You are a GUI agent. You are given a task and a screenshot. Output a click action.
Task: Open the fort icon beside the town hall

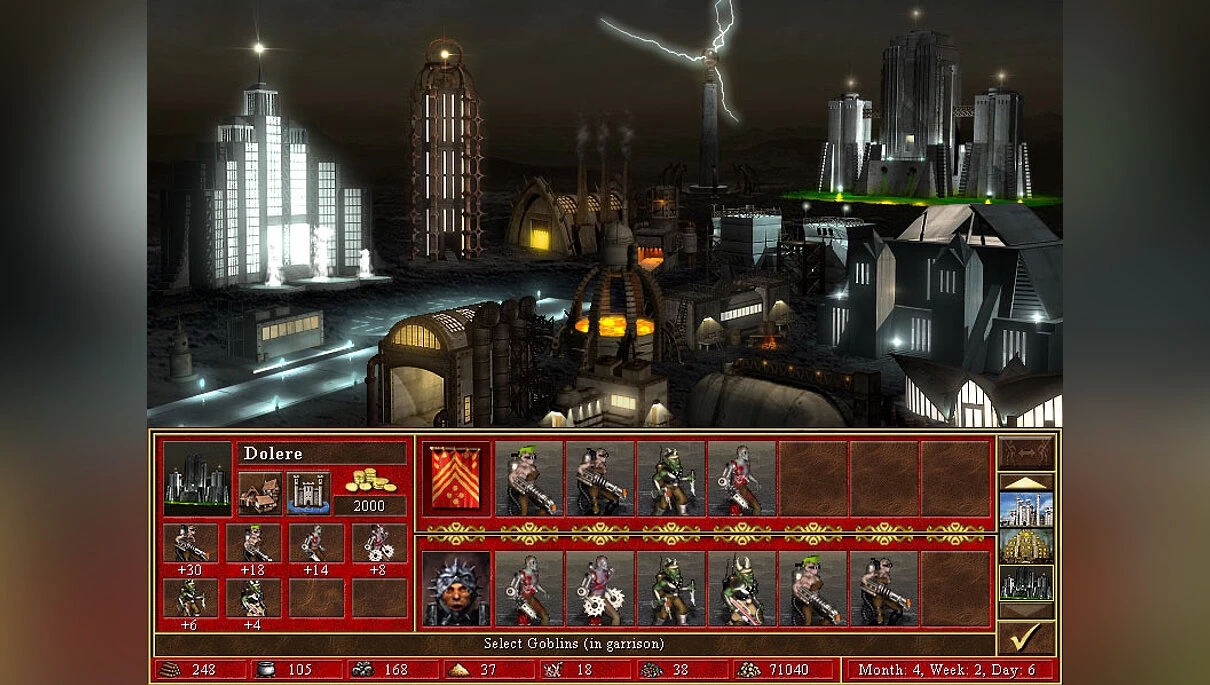[308, 491]
